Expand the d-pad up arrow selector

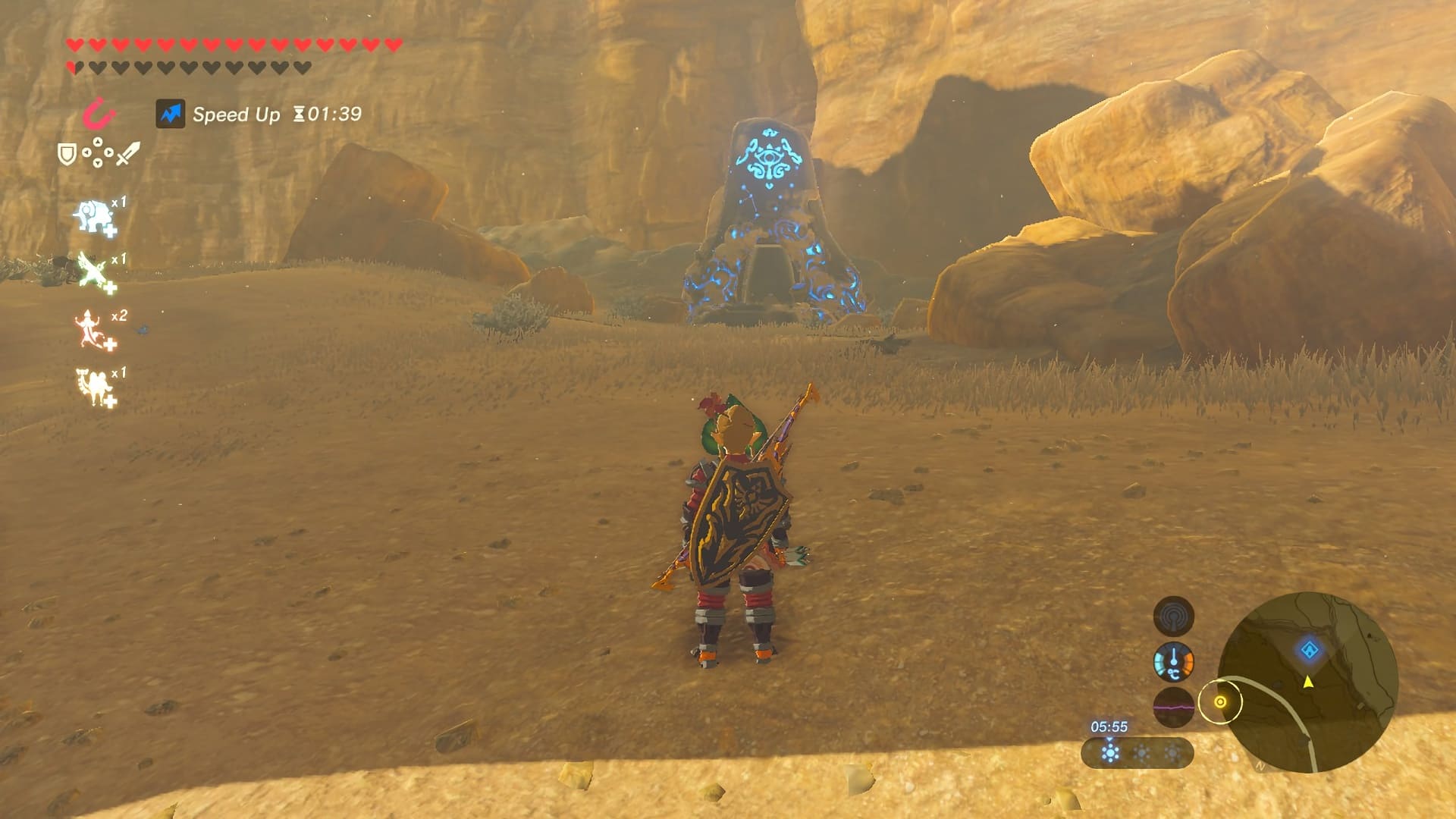click(x=98, y=140)
